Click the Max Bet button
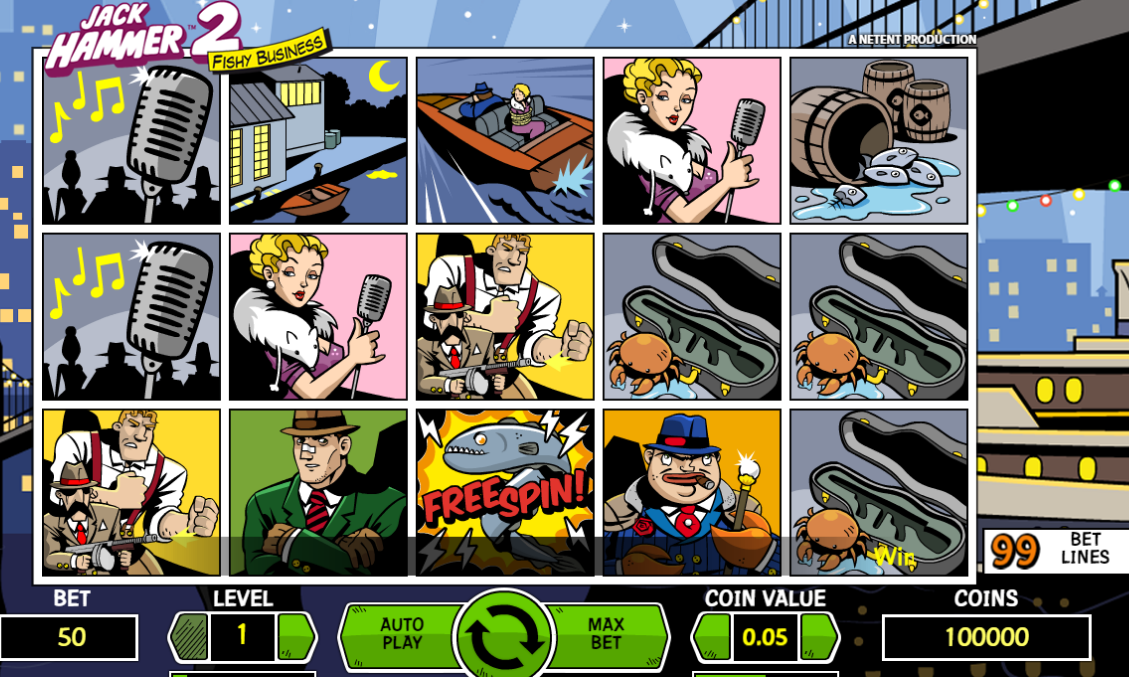 click(606, 634)
